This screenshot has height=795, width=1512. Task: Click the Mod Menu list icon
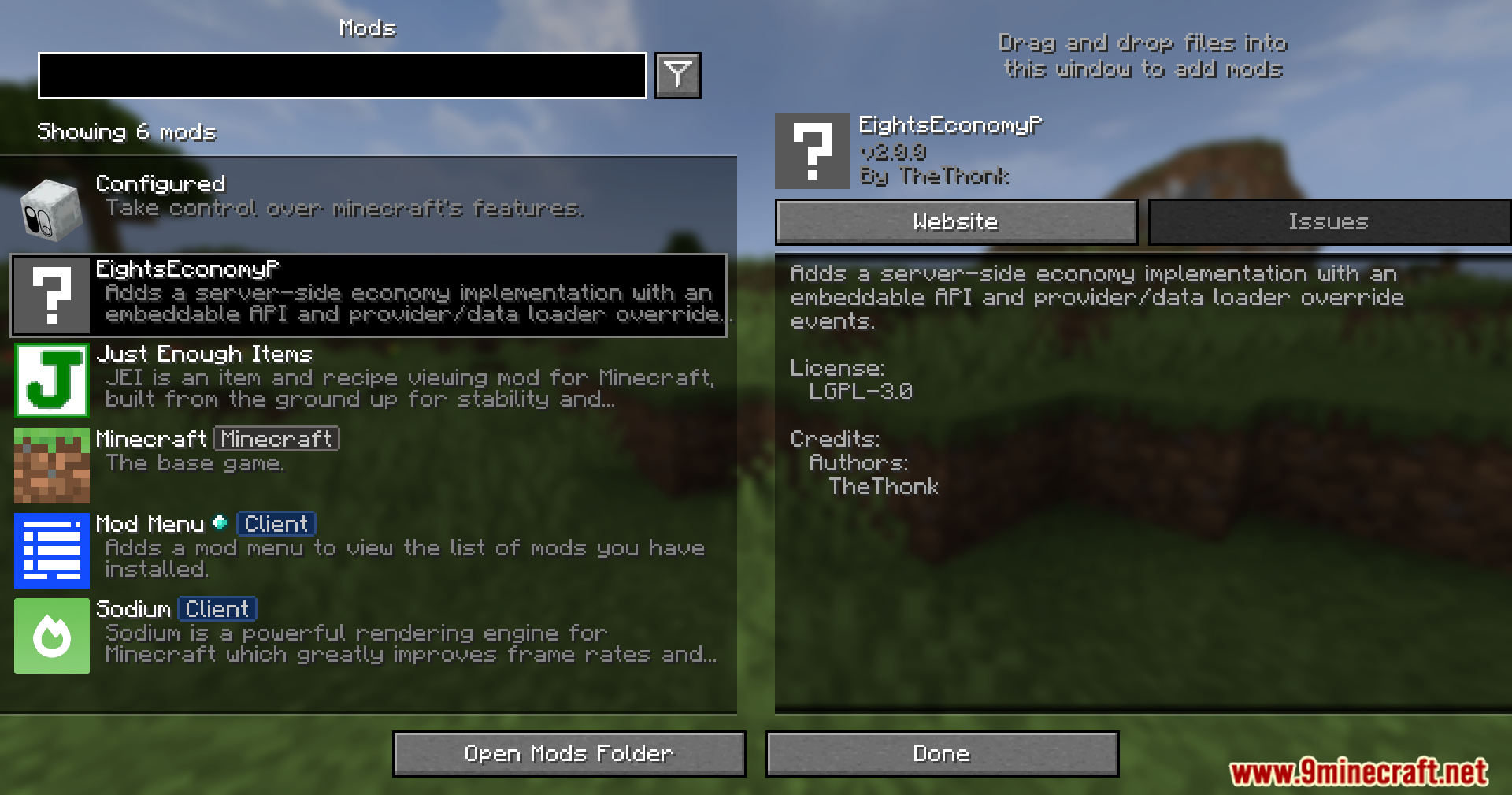click(51, 551)
